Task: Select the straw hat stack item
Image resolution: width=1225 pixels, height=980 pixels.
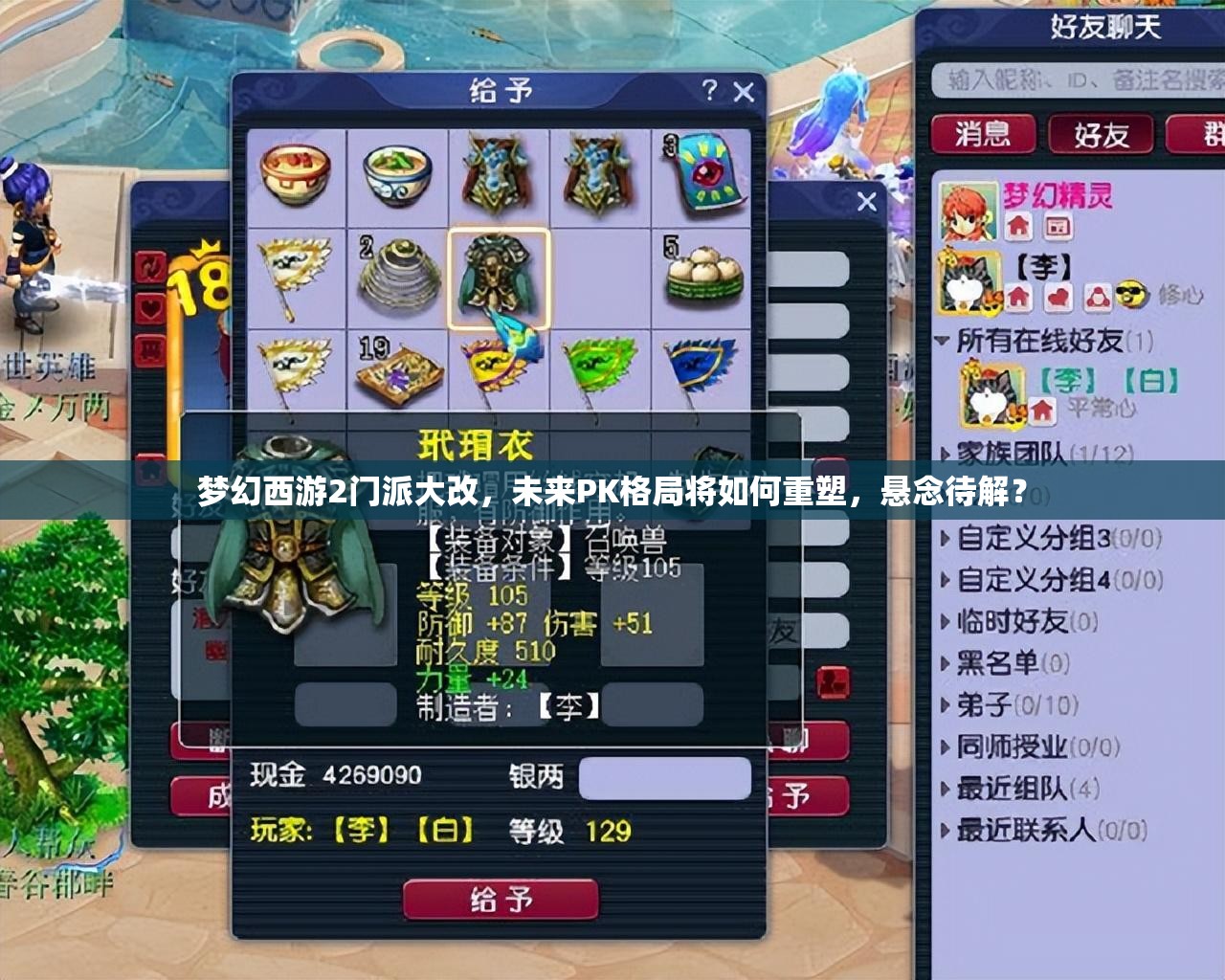Action: (397, 273)
